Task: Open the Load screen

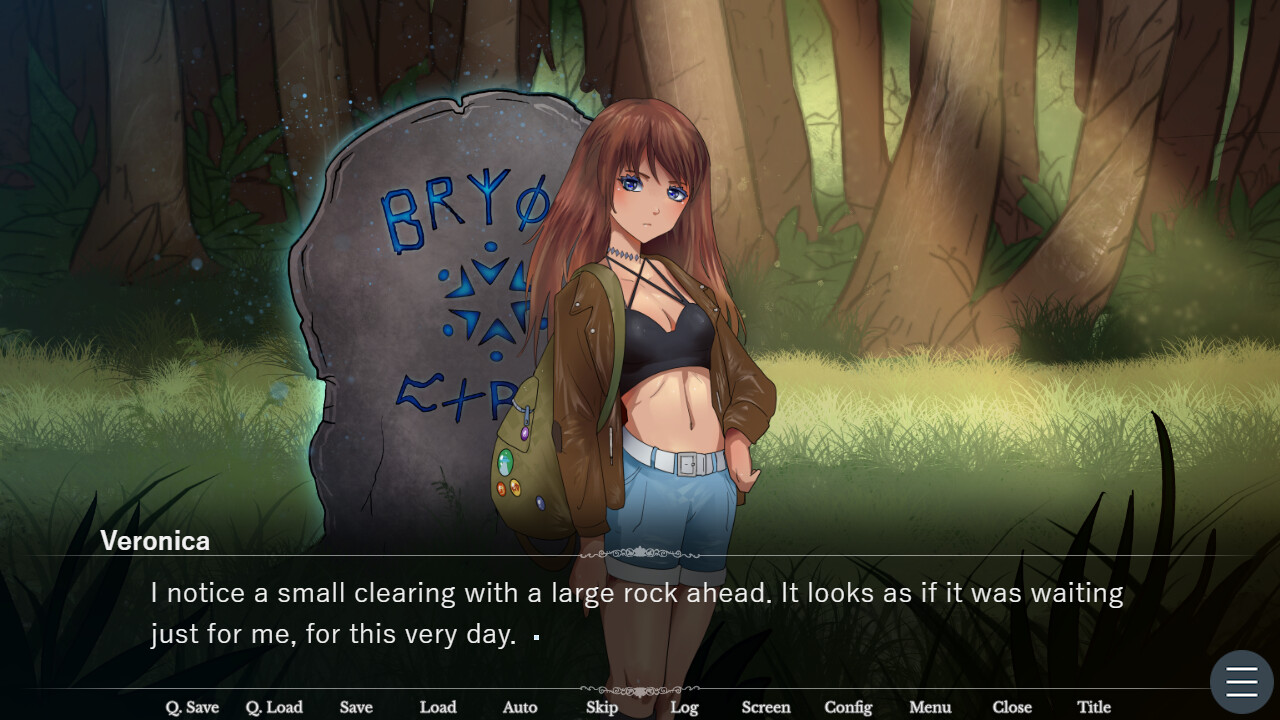Action: 438,707
